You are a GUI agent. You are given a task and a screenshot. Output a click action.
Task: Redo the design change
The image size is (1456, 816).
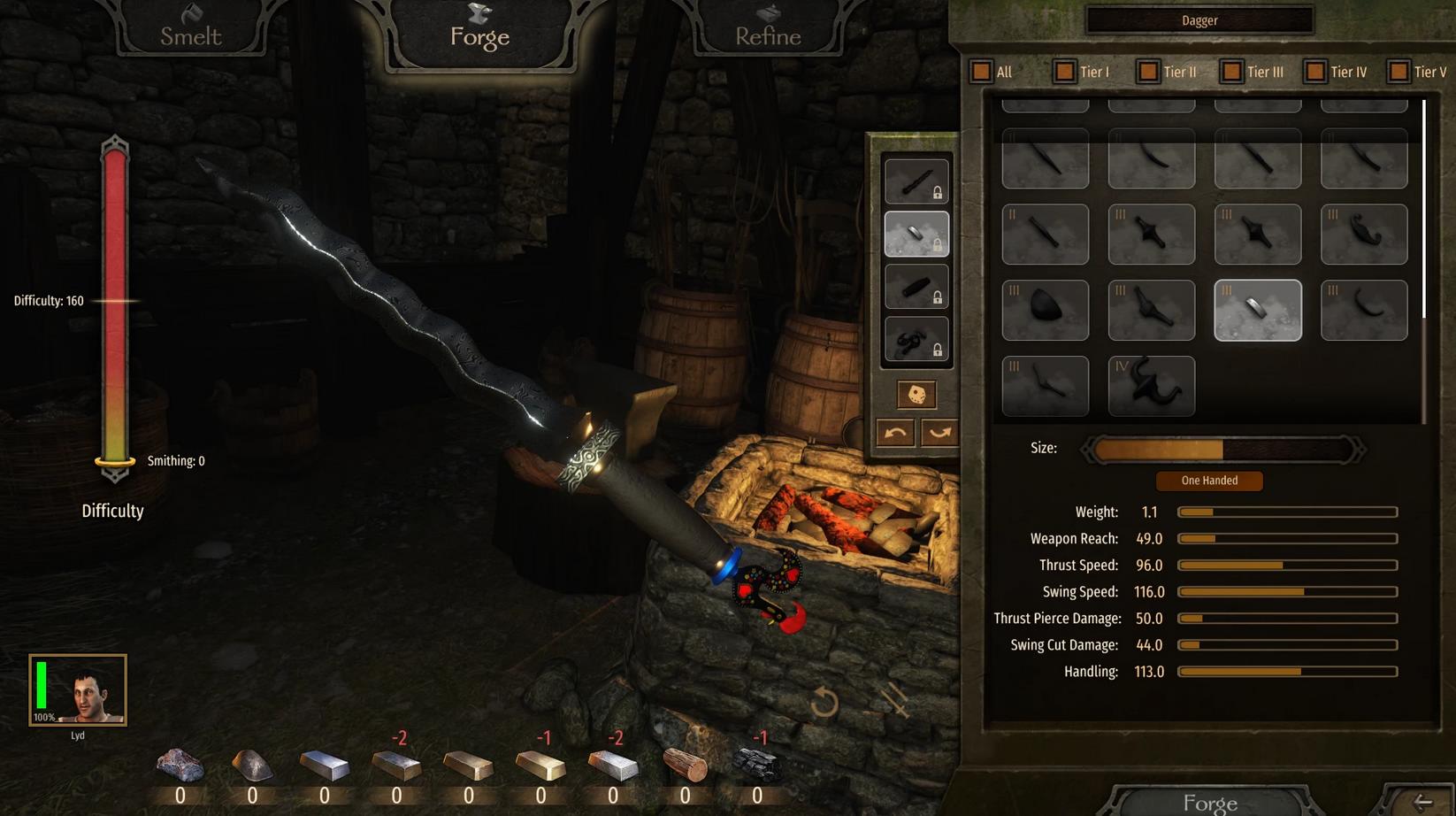pos(939,433)
